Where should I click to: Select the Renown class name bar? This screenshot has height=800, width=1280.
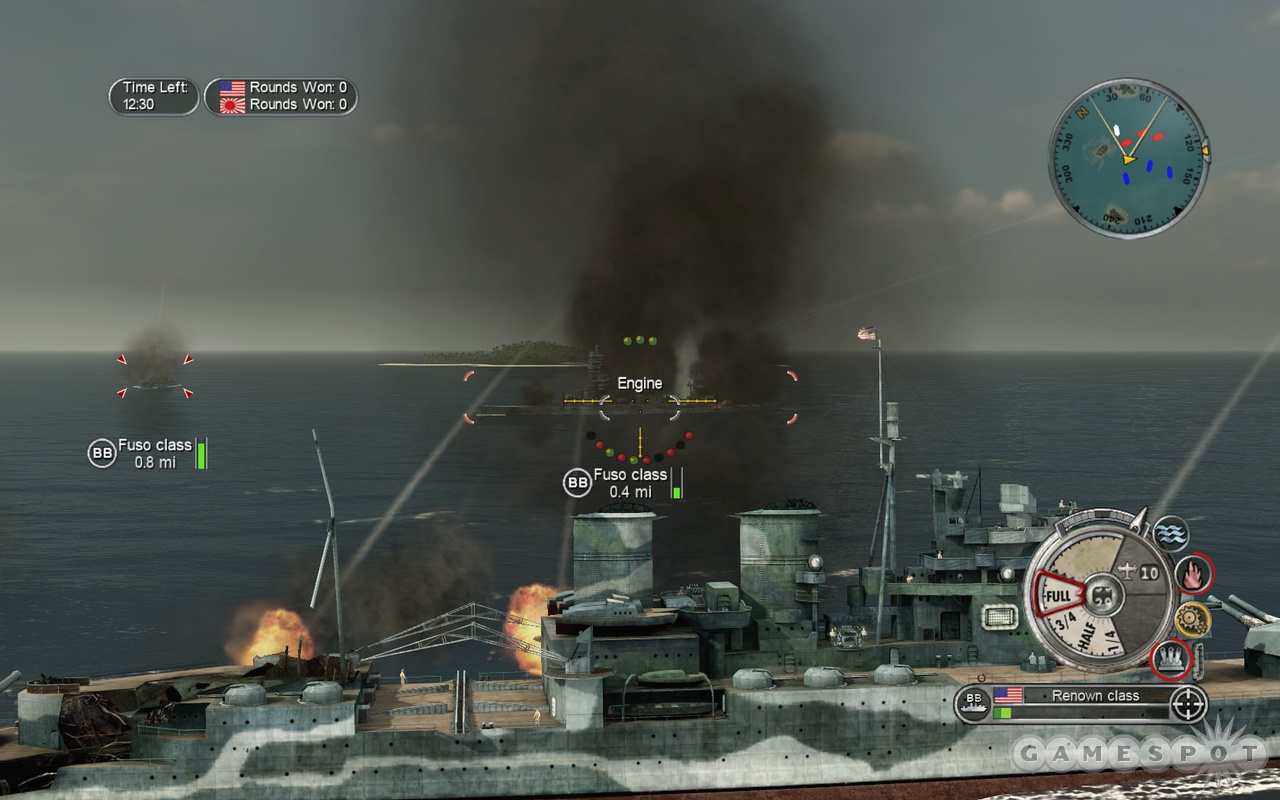click(x=1095, y=695)
